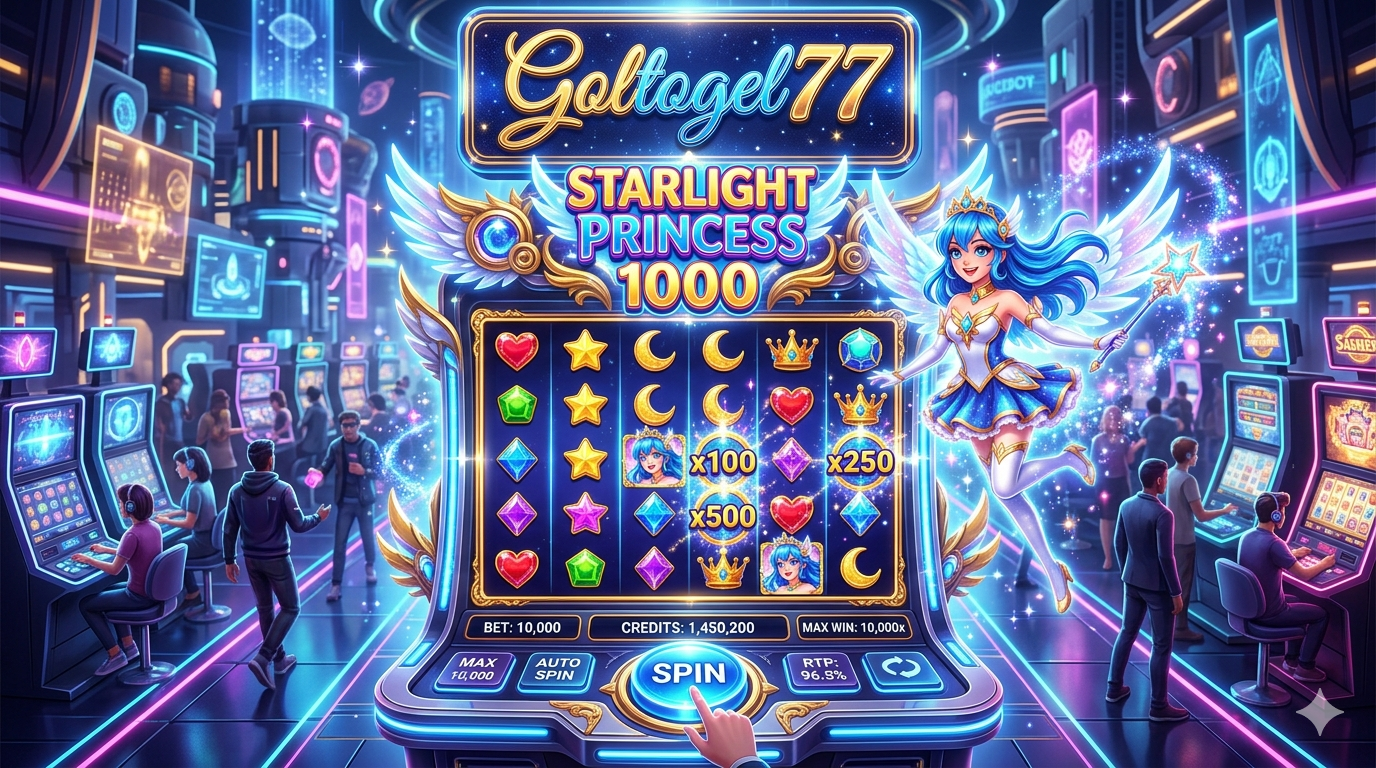Open the RTP 96.5% info button
1376x768 pixels.
(808, 671)
